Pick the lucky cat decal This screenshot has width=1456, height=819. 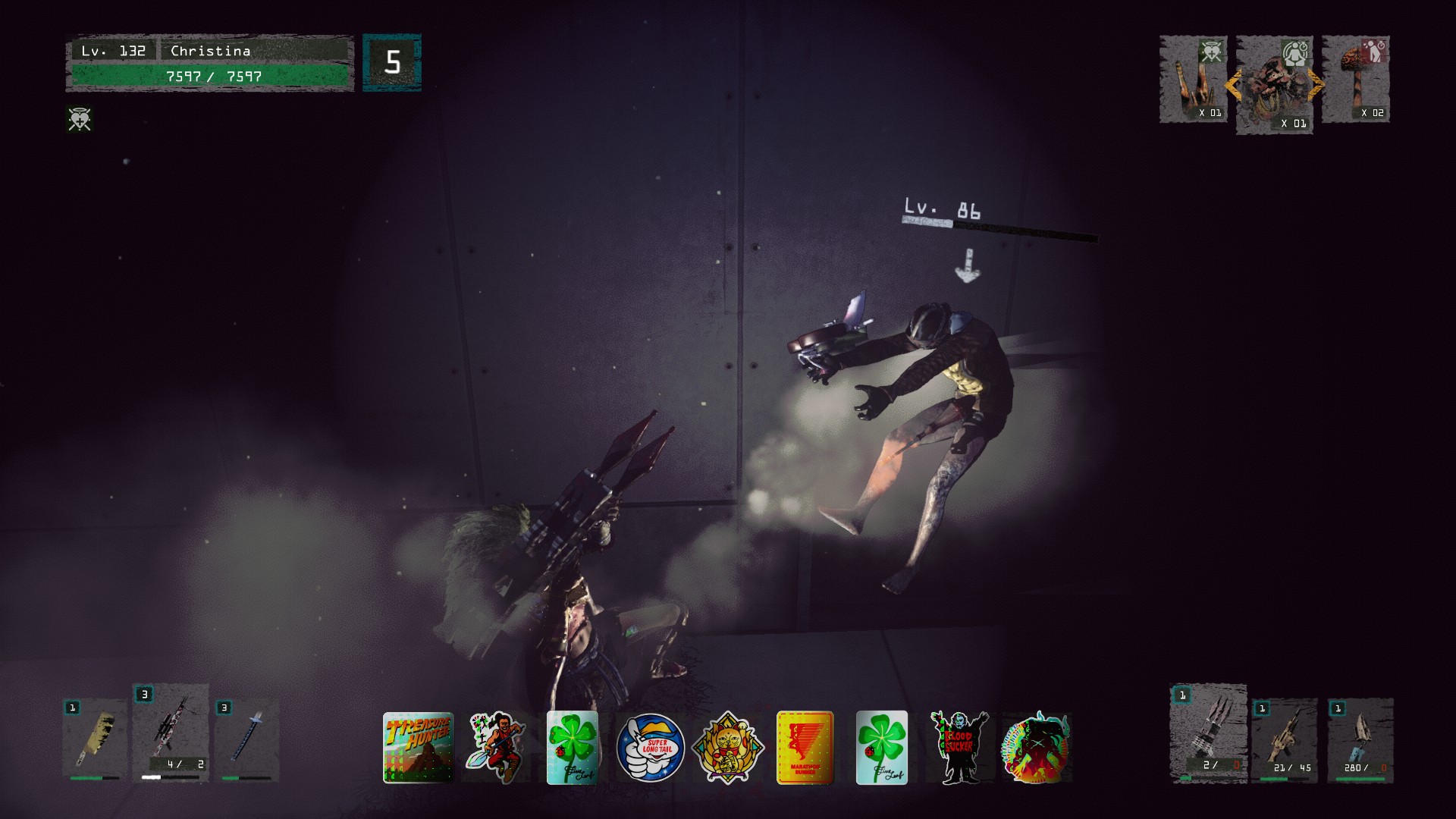click(x=728, y=748)
